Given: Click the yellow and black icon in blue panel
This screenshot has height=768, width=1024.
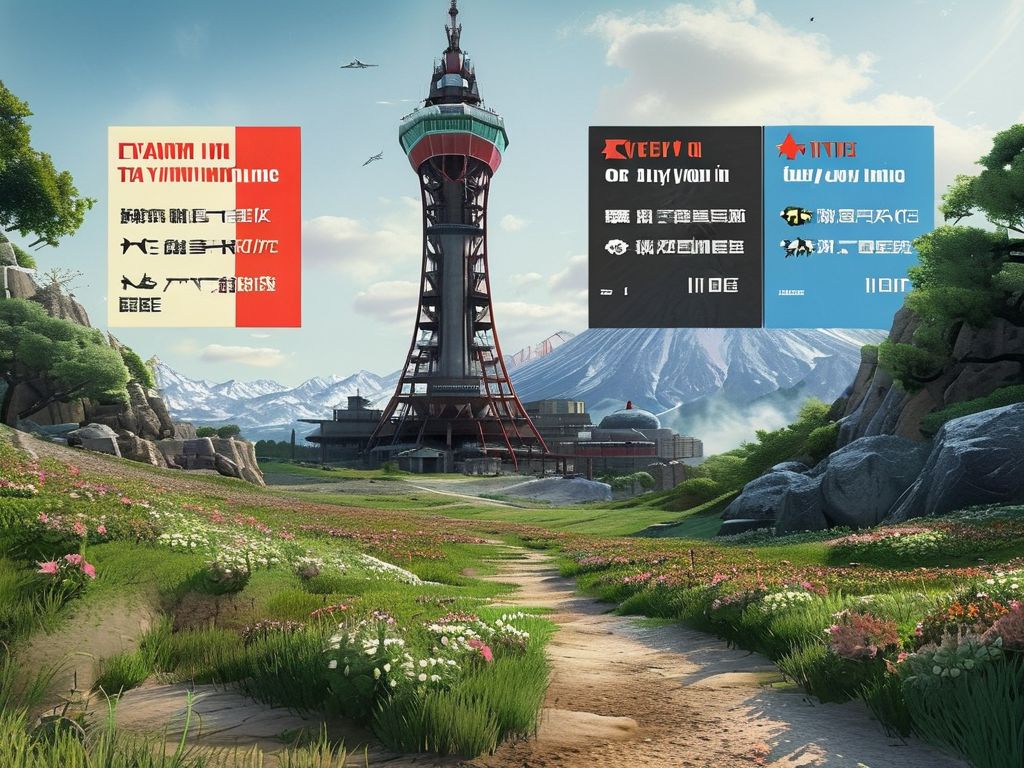Looking at the screenshot, I should point(796,215).
